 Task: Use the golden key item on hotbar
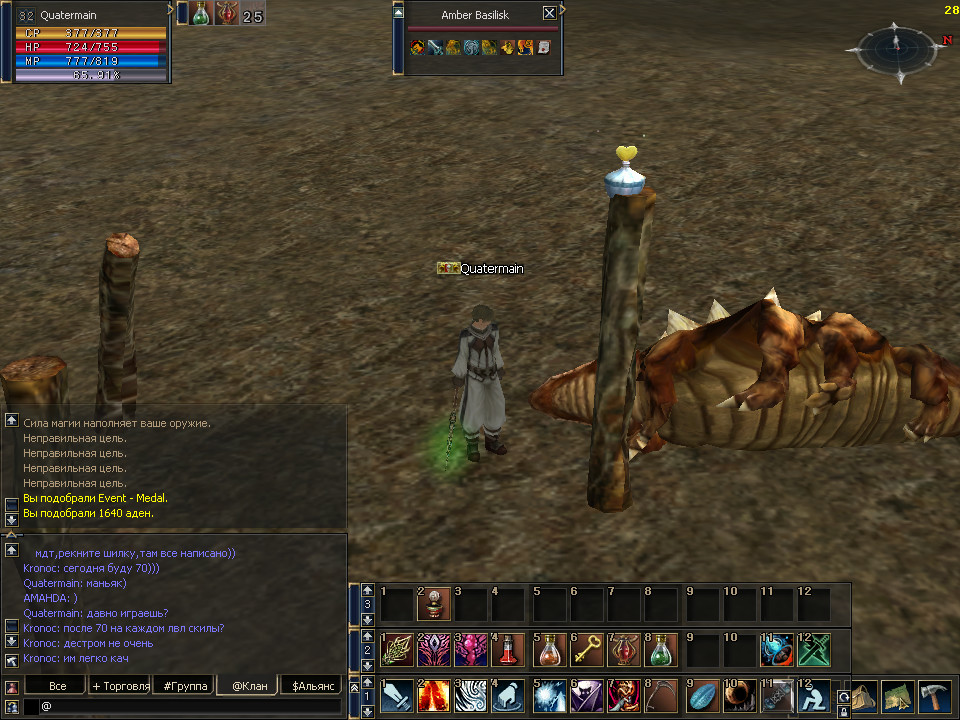coord(585,650)
